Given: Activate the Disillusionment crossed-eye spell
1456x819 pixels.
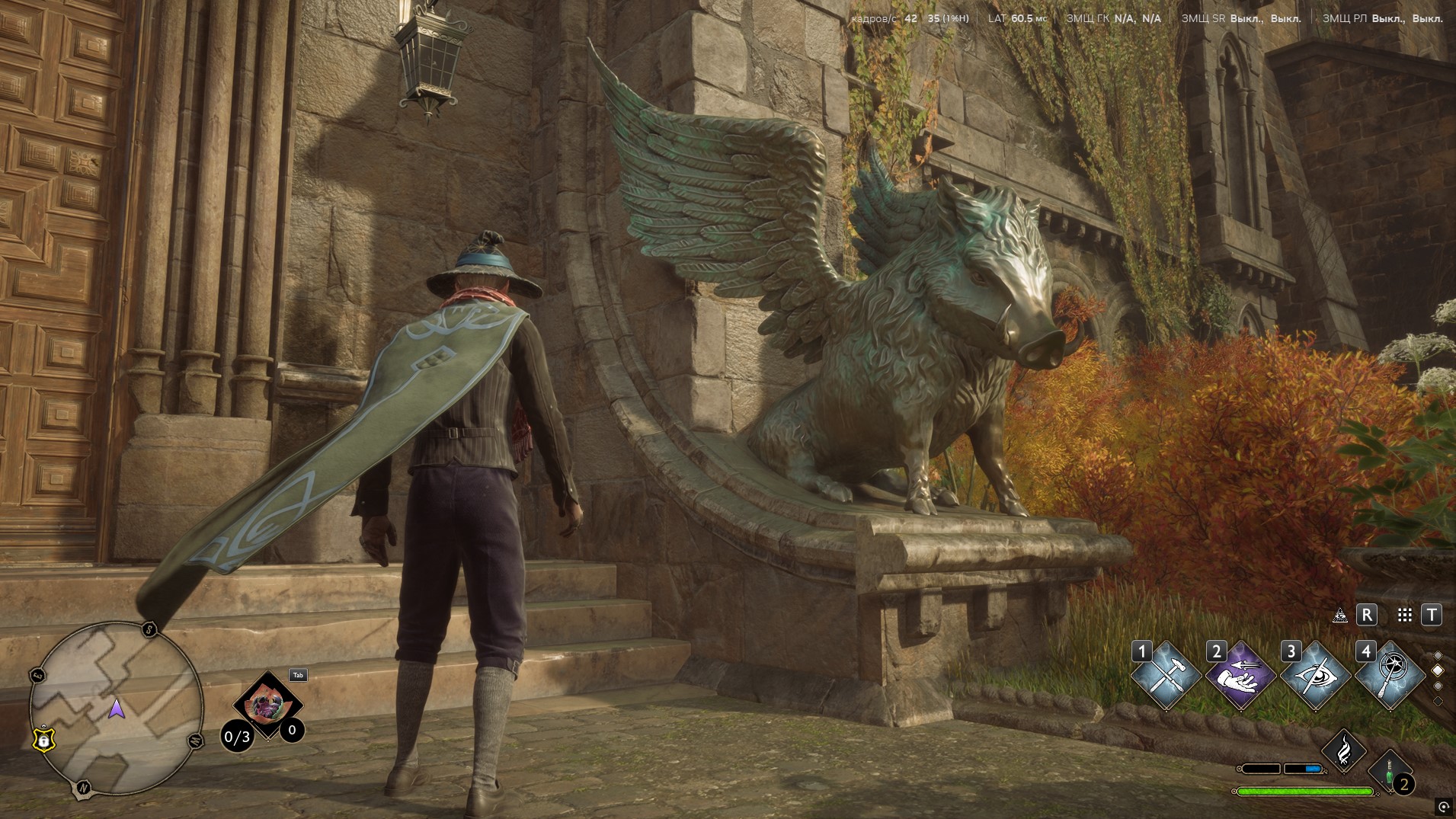Looking at the screenshot, I should point(1316,676).
